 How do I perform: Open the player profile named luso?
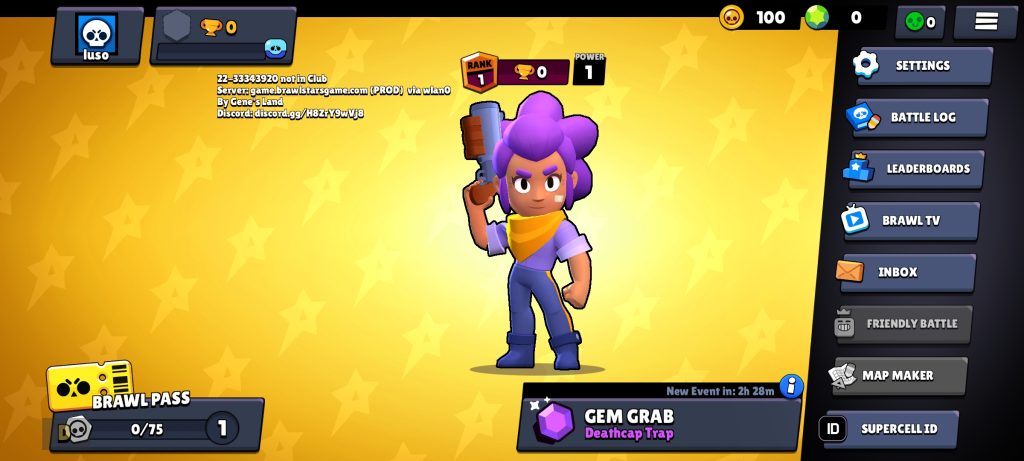[x=97, y=36]
